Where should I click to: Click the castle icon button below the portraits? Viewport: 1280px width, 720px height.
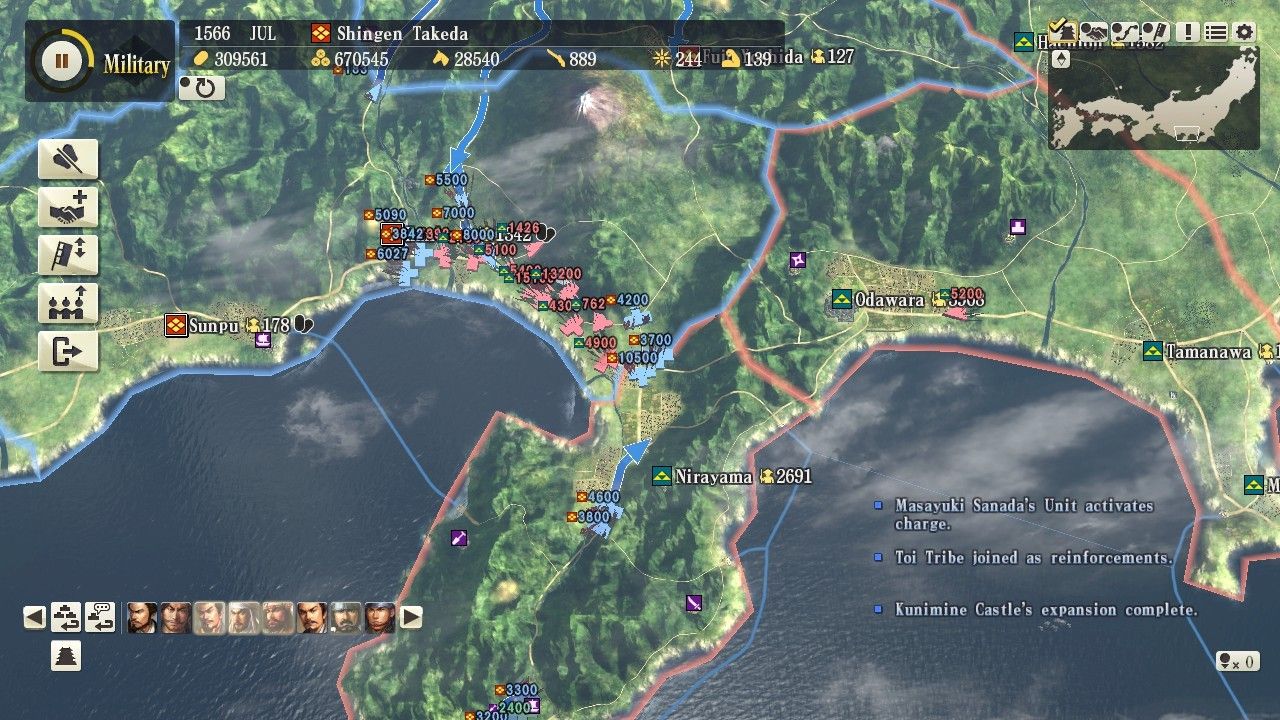tap(66, 656)
